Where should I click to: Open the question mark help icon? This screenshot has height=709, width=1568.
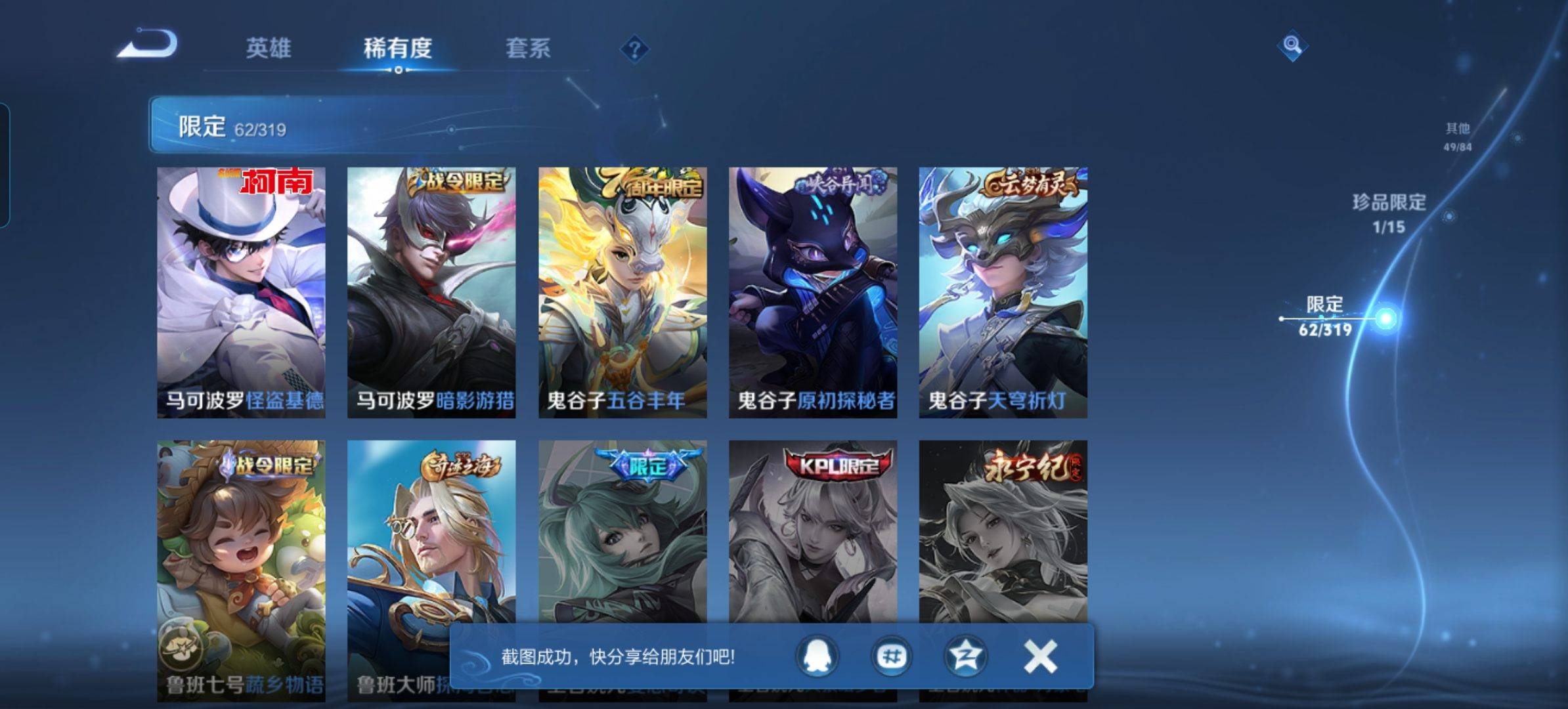coord(634,49)
